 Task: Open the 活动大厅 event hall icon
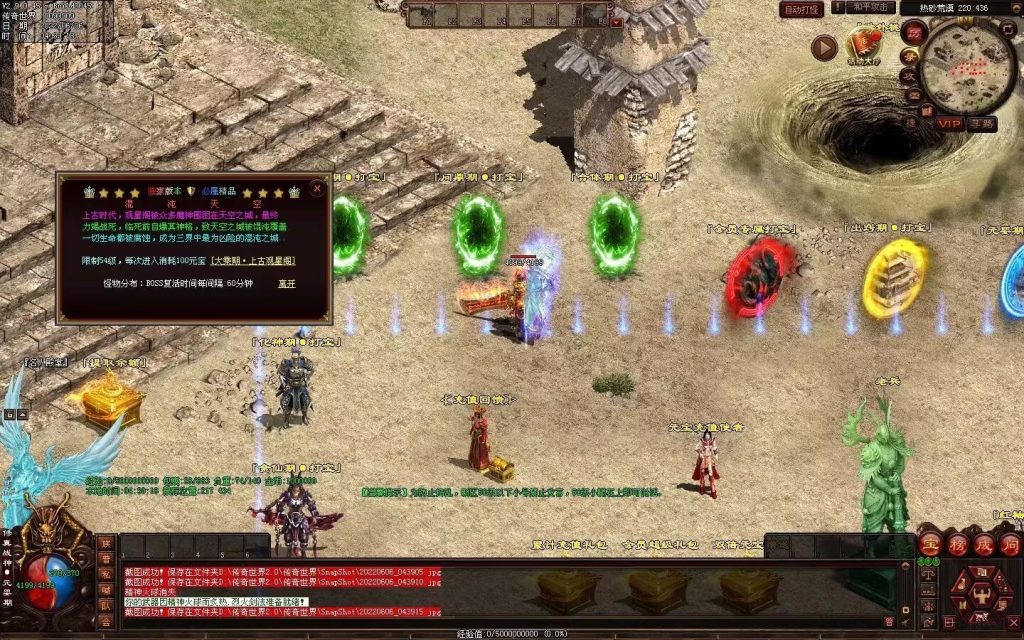click(863, 43)
